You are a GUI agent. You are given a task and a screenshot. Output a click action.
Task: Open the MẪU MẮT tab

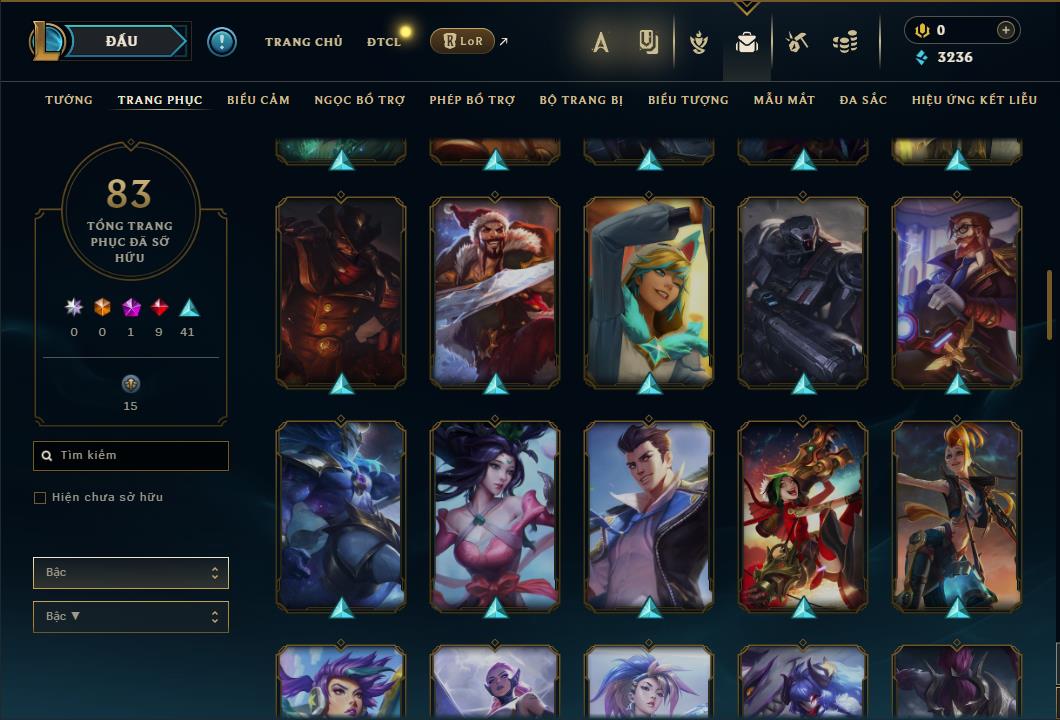(784, 100)
